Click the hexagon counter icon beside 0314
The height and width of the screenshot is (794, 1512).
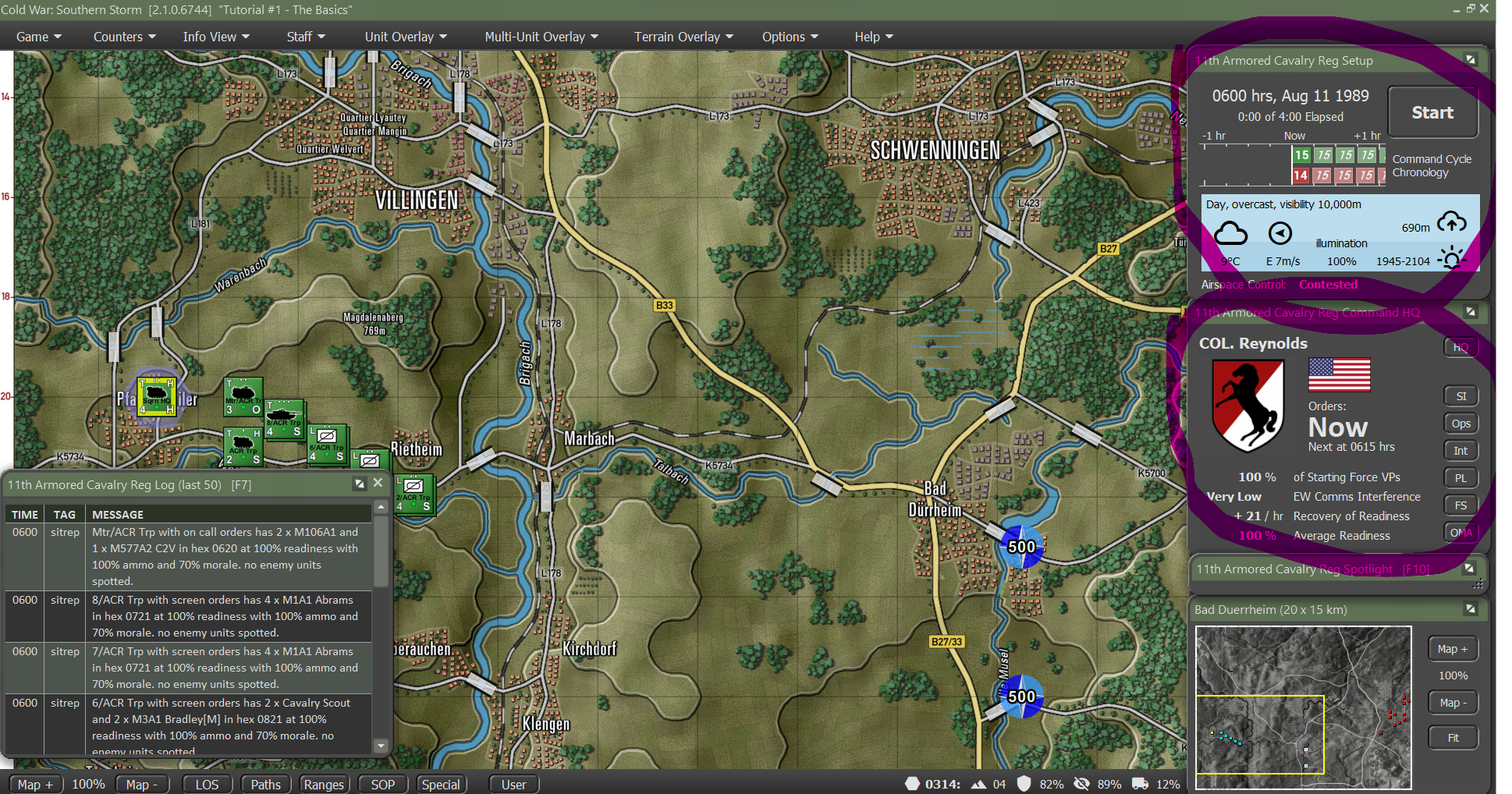coord(911,784)
